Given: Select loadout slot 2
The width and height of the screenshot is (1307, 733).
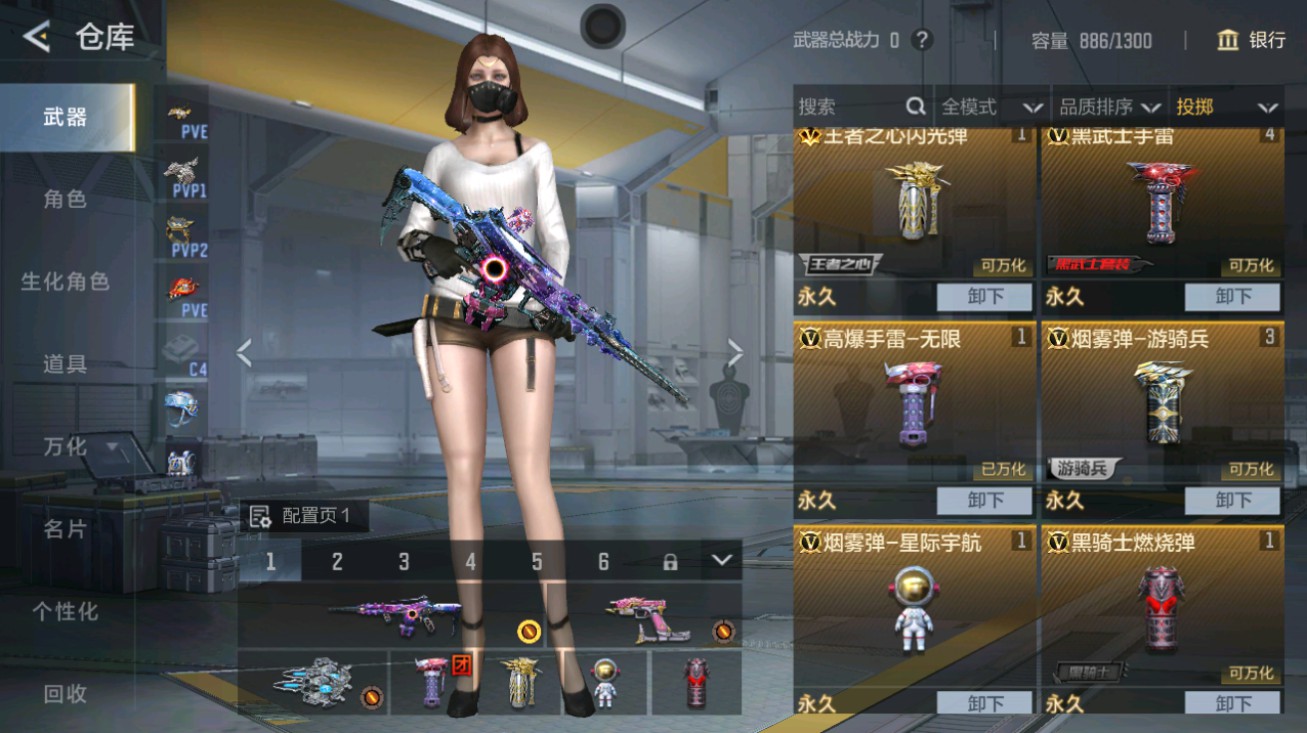Looking at the screenshot, I should point(336,562).
